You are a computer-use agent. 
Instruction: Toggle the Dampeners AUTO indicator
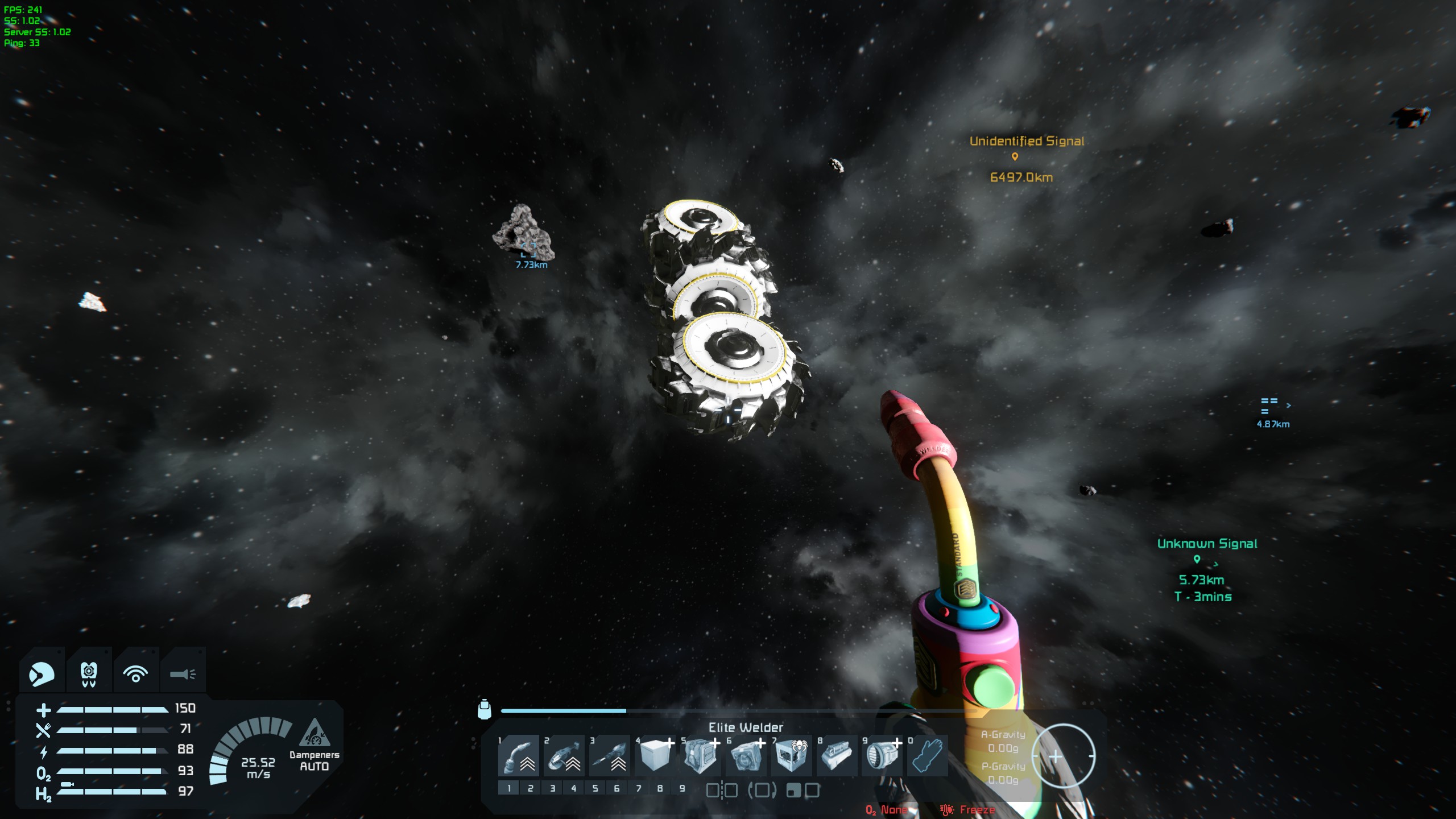pos(314,745)
